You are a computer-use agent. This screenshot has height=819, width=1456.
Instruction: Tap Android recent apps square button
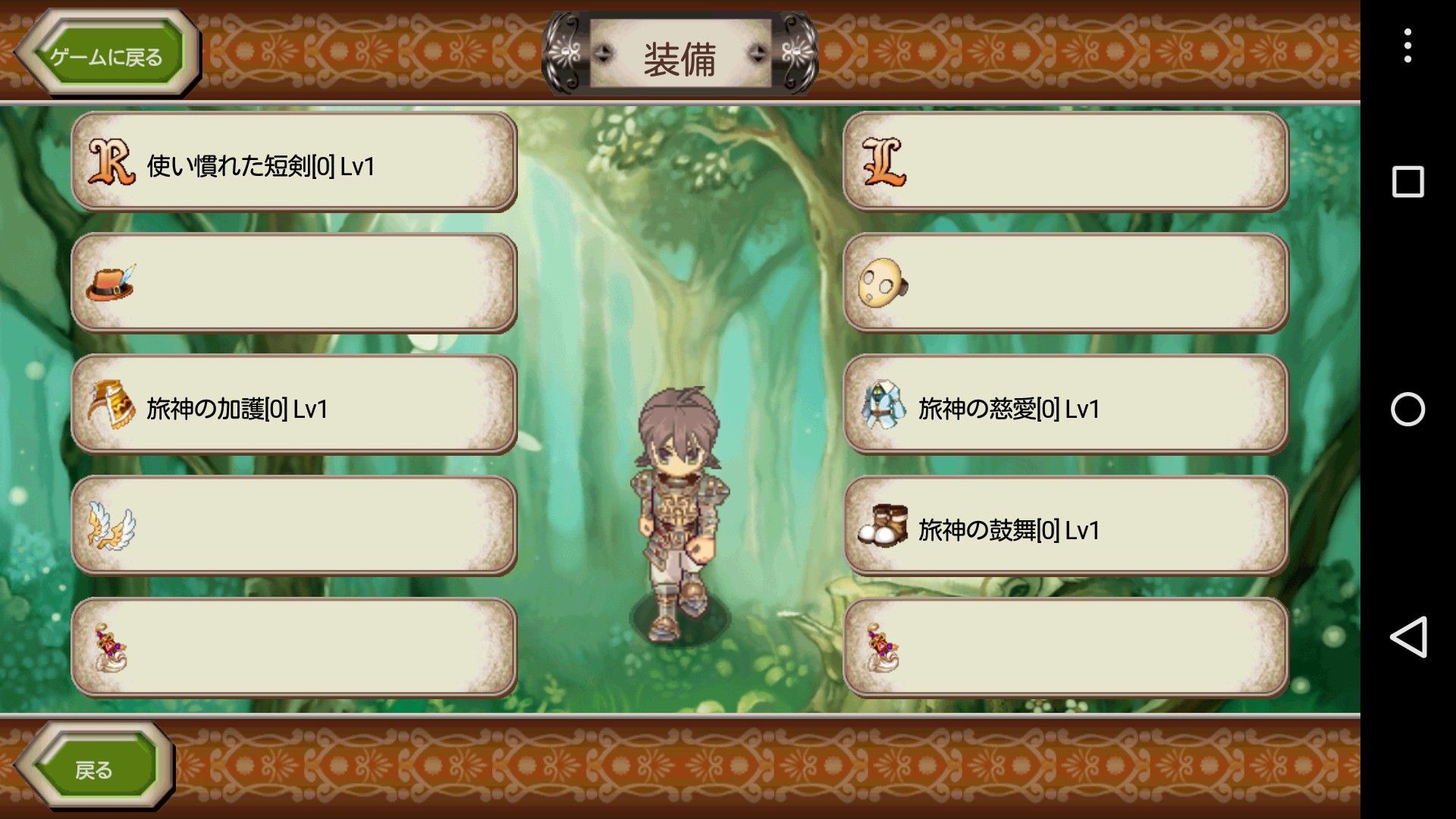[1407, 182]
